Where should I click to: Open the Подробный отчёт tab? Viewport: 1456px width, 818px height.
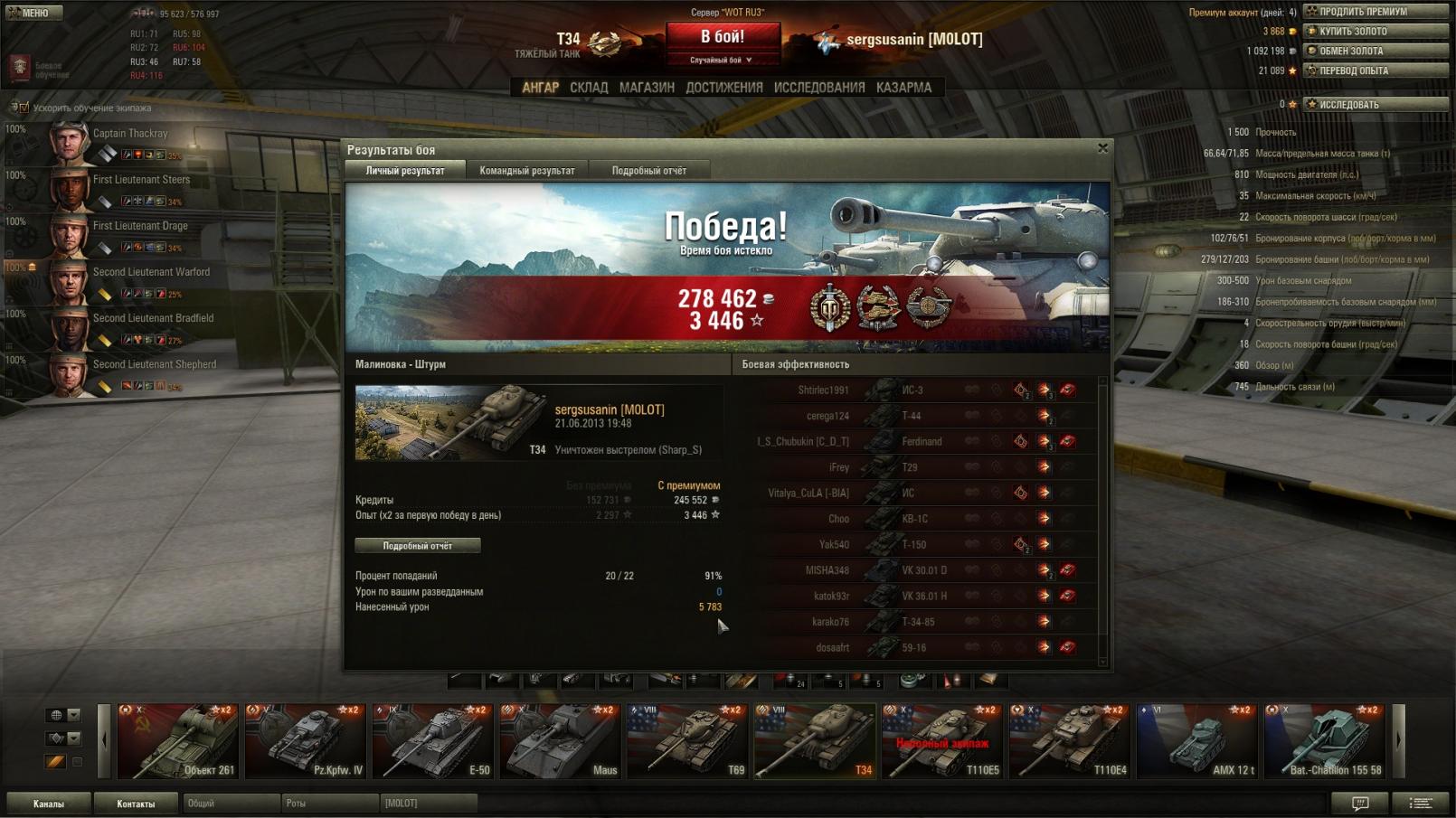click(648, 171)
